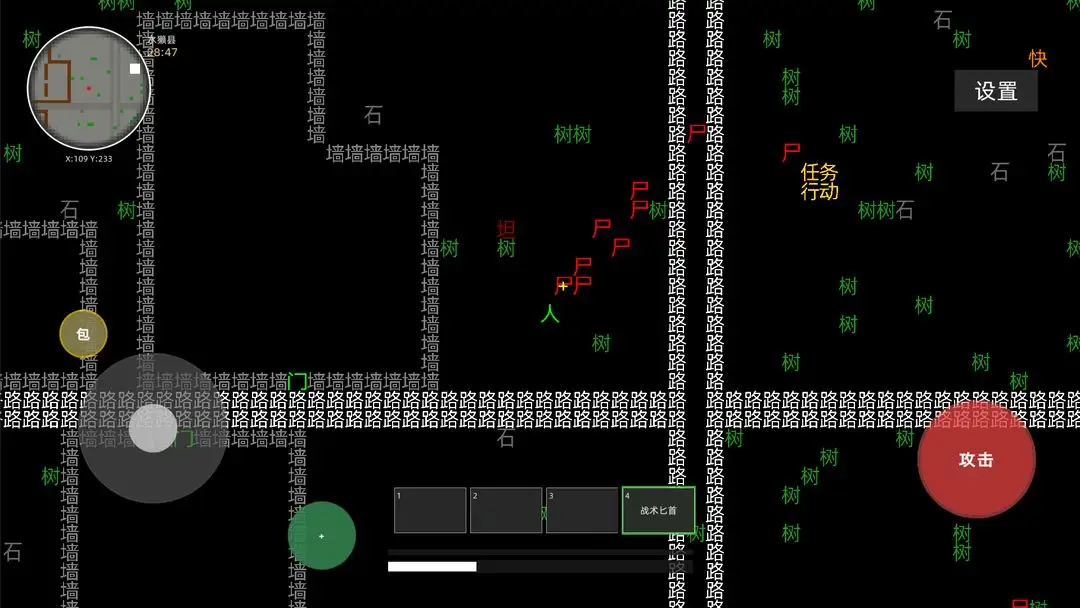Tap the green plus button
Screen dimensions: 1080x608
322,536
